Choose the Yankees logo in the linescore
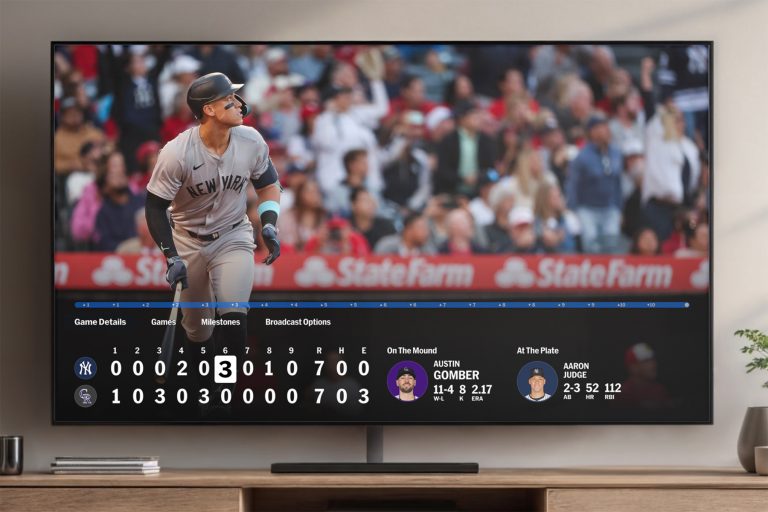This screenshot has width=768, height=512. [x=85, y=368]
